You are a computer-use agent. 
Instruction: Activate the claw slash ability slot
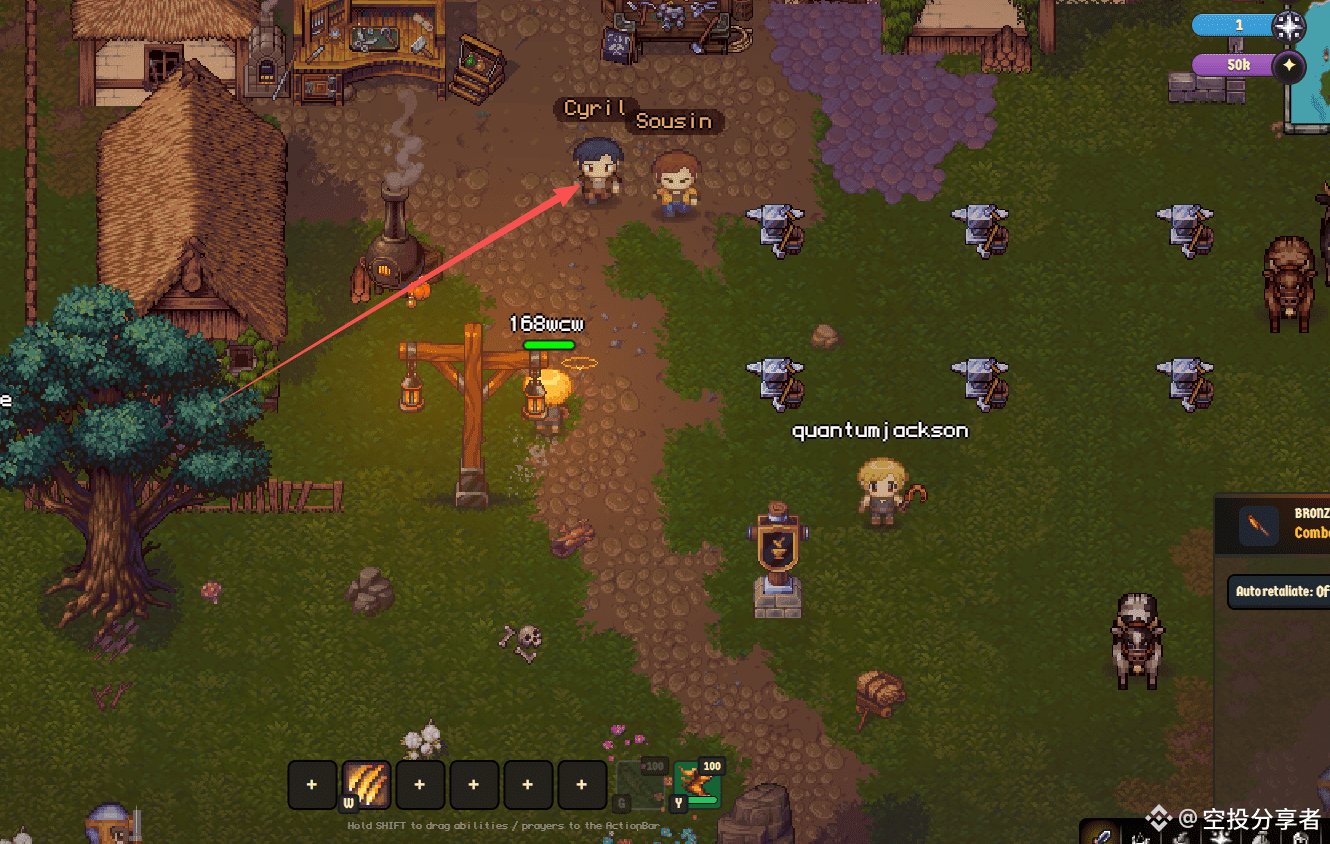point(366,785)
